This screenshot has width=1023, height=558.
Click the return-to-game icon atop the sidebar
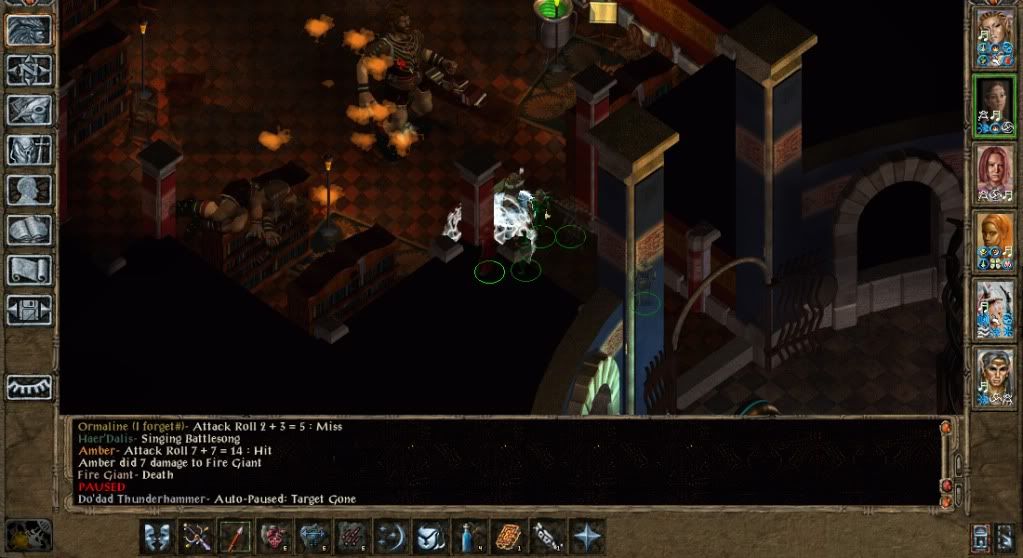(28, 29)
